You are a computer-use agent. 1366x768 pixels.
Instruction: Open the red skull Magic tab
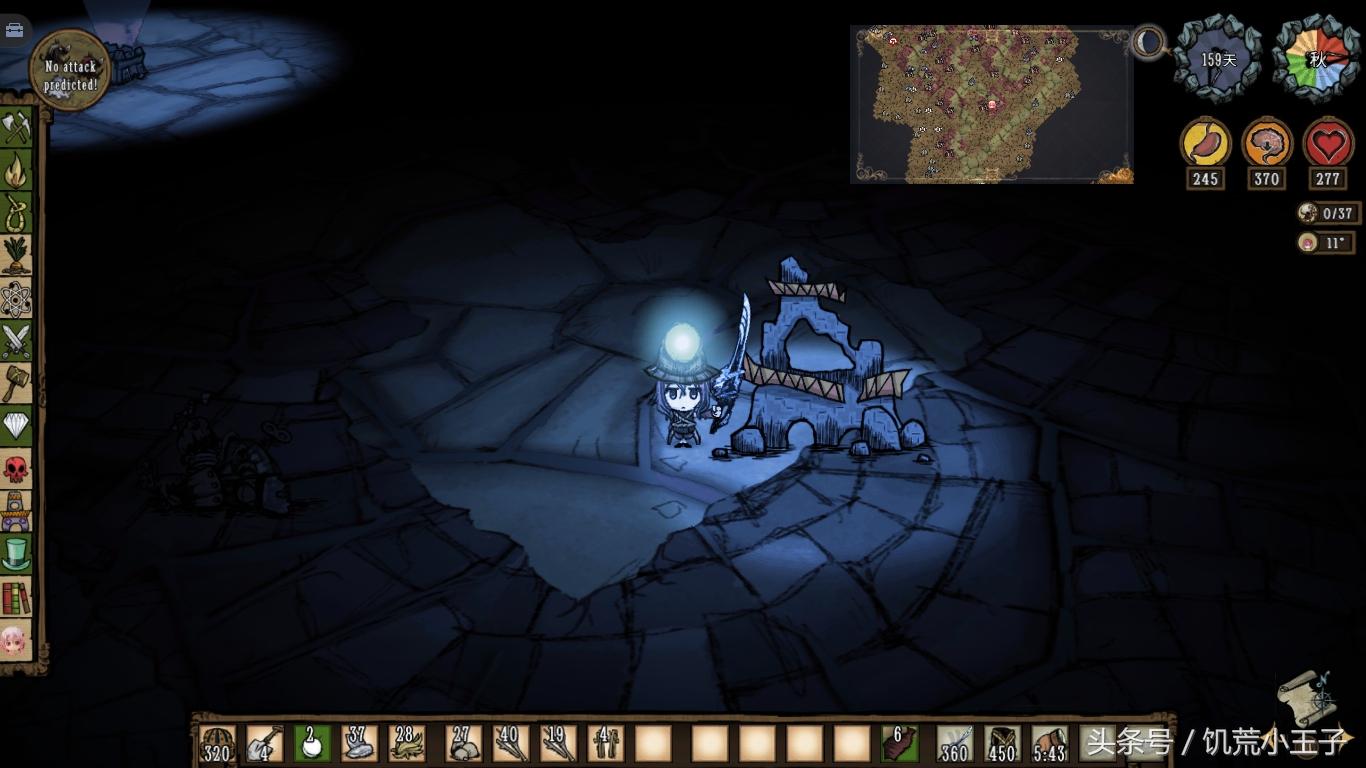(x=17, y=468)
